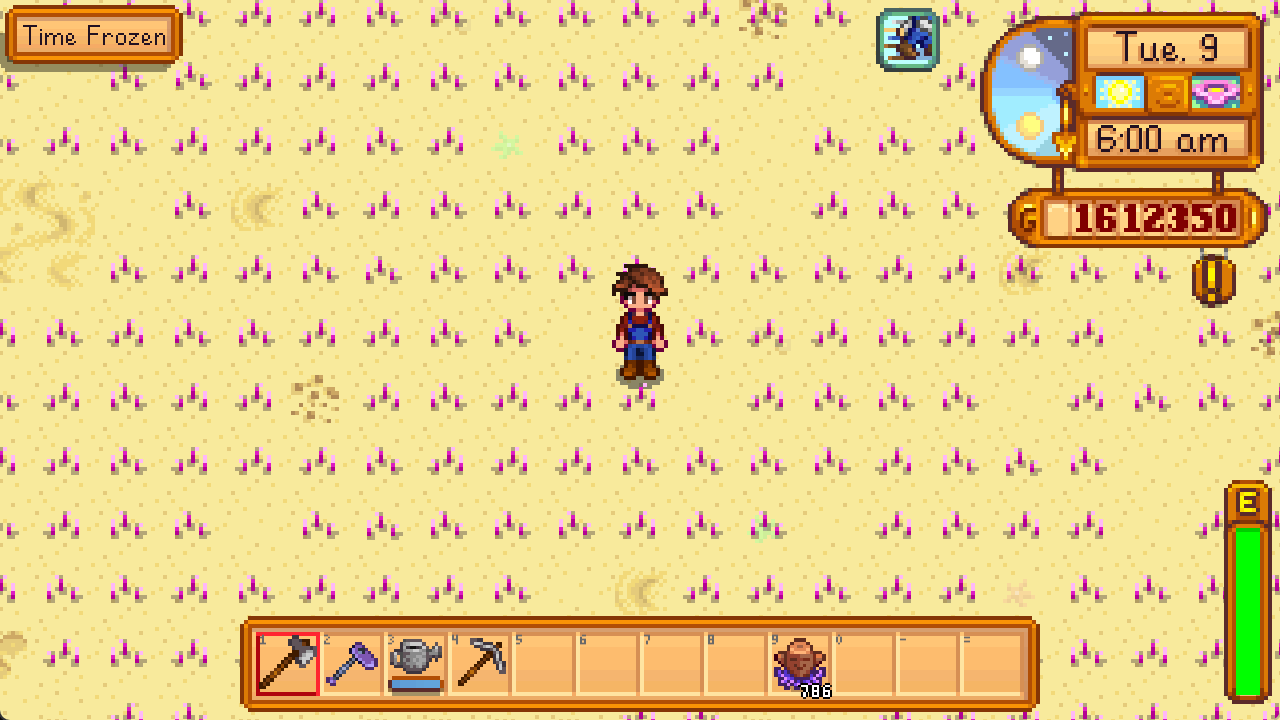This screenshot has height=720, width=1280.
Task: Click the Time Frozen banner
Action: click(92, 36)
